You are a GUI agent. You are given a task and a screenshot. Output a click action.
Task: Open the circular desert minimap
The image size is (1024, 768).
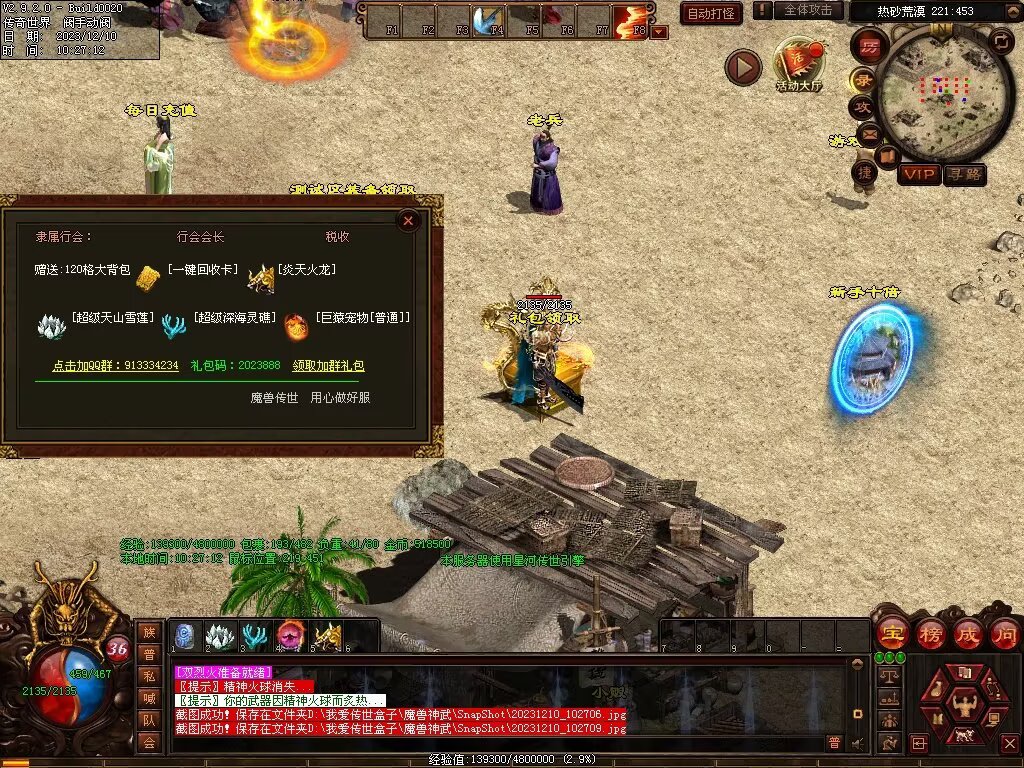coord(945,92)
